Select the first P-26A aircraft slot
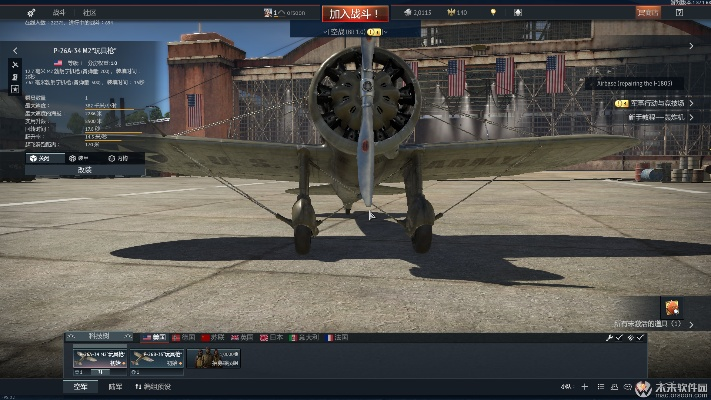 coord(96,357)
